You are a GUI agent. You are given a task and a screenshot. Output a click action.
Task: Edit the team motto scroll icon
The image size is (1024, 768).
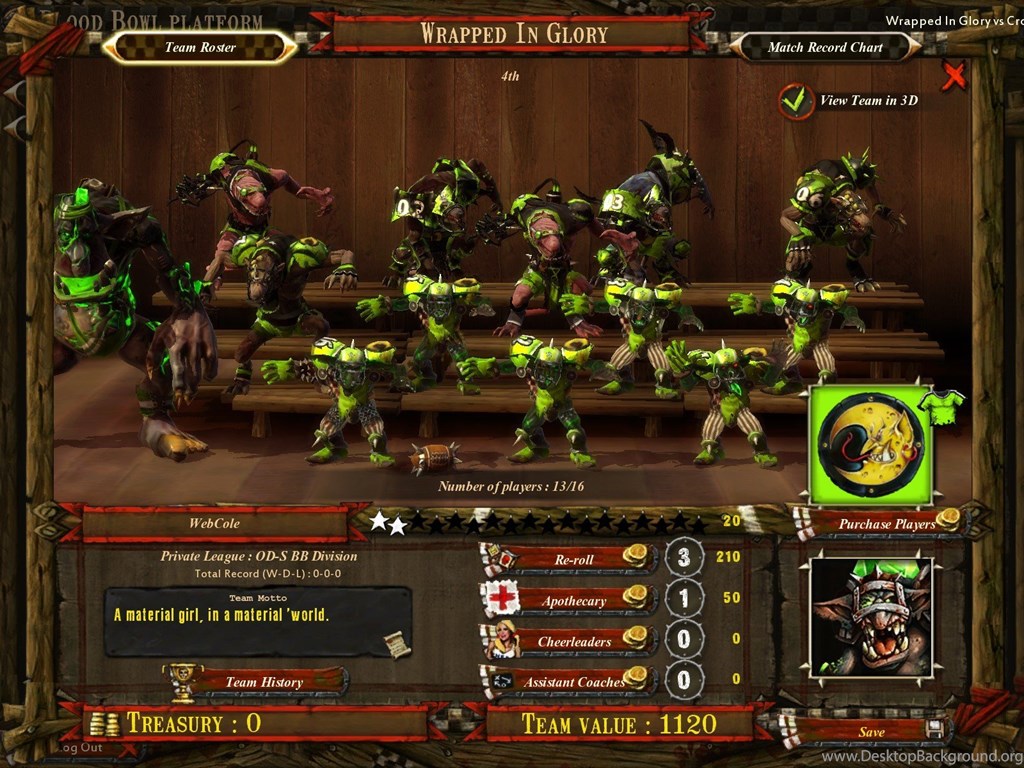[397, 645]
